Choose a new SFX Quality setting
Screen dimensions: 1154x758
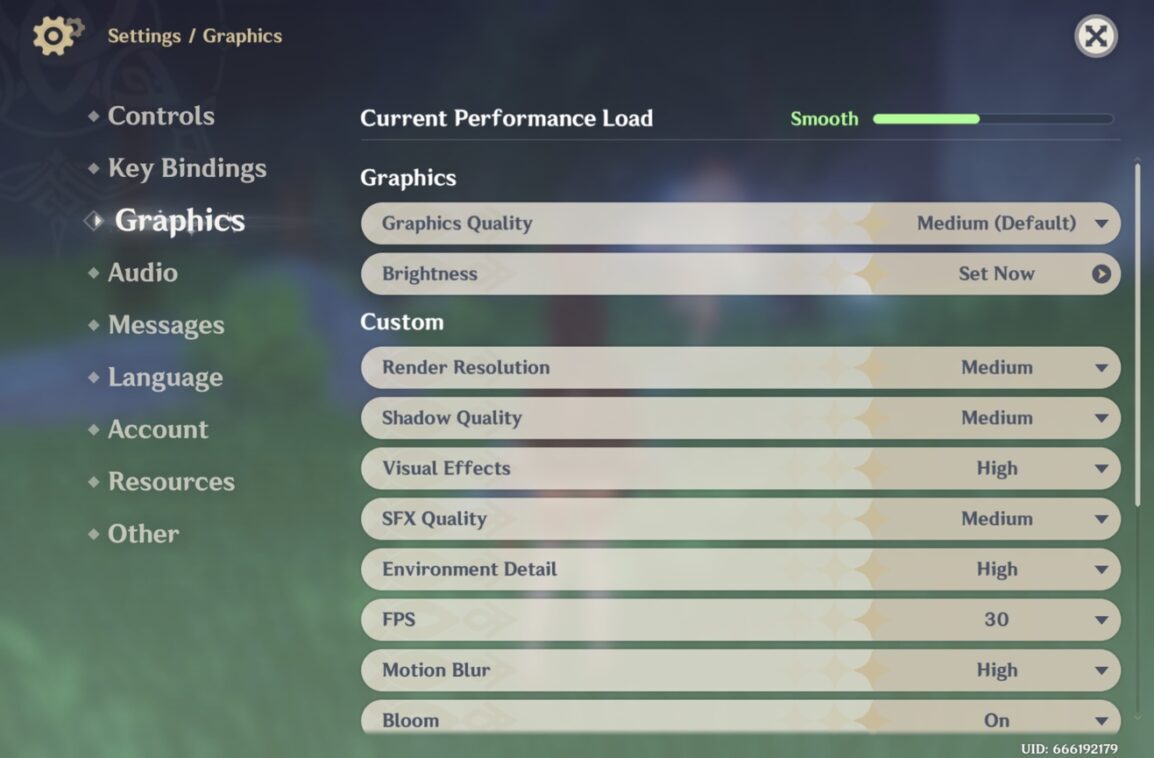tap(1010, 519)
